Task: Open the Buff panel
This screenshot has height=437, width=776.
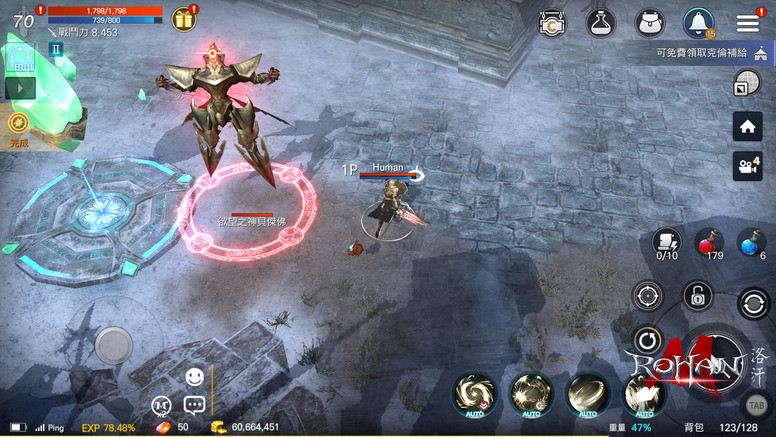Action: click(21, 59)
